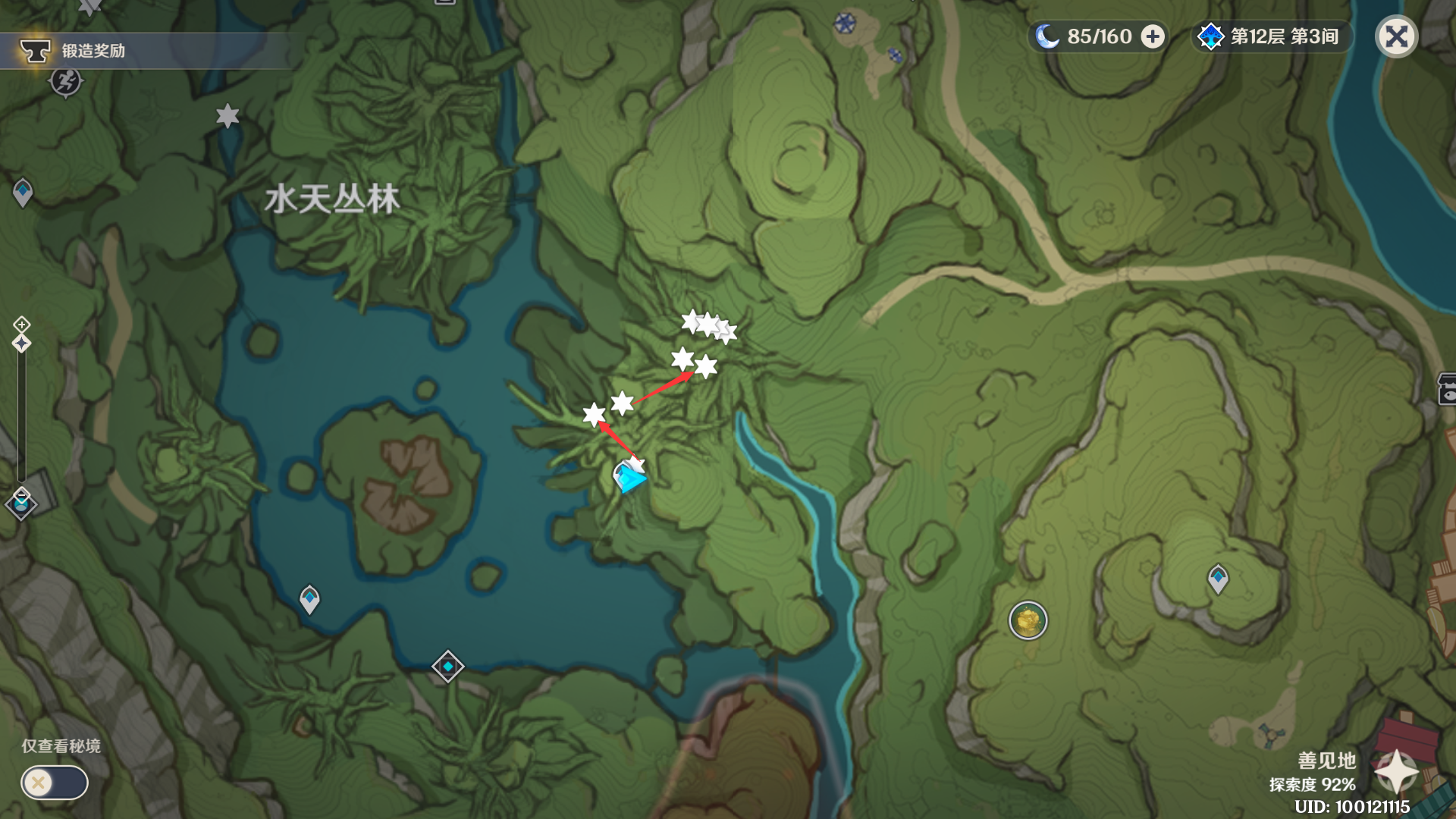
Task: Toggle the 仅查看秘境 switch
Action: click(55, 782)
